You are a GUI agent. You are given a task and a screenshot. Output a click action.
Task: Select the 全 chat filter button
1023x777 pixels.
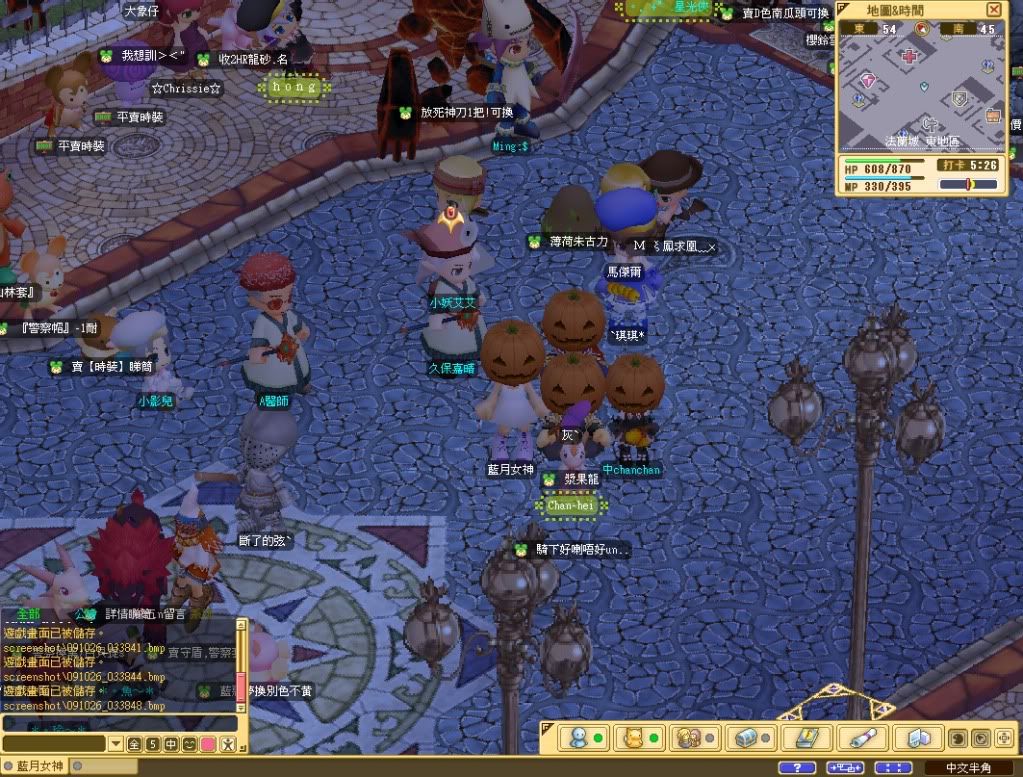pyautogui.click(x=135, y=744)
